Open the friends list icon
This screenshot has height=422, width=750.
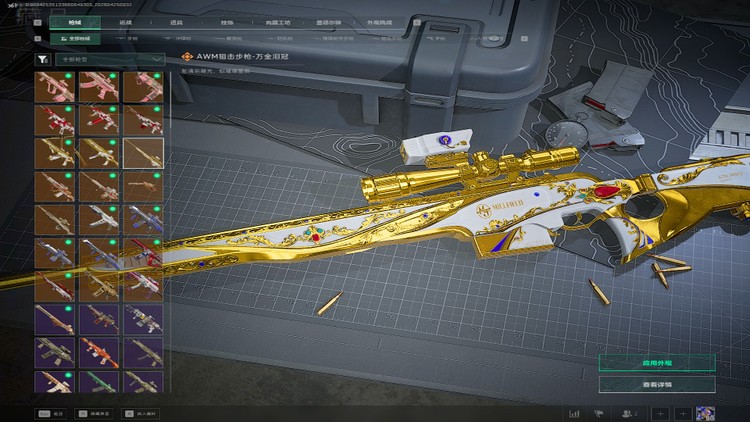[x=629, y=412]
